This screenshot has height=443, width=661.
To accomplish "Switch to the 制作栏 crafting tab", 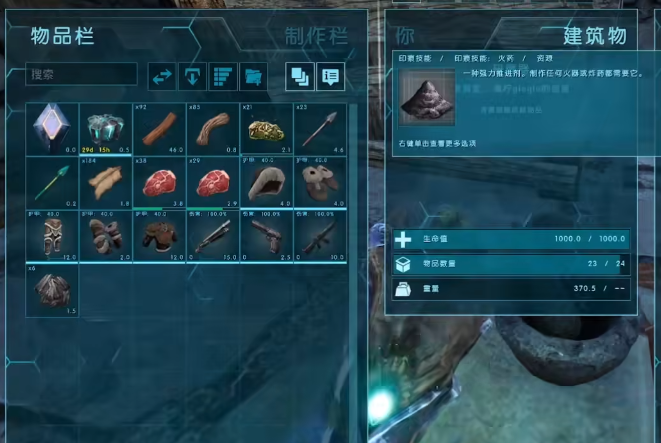I will point(316,37).
